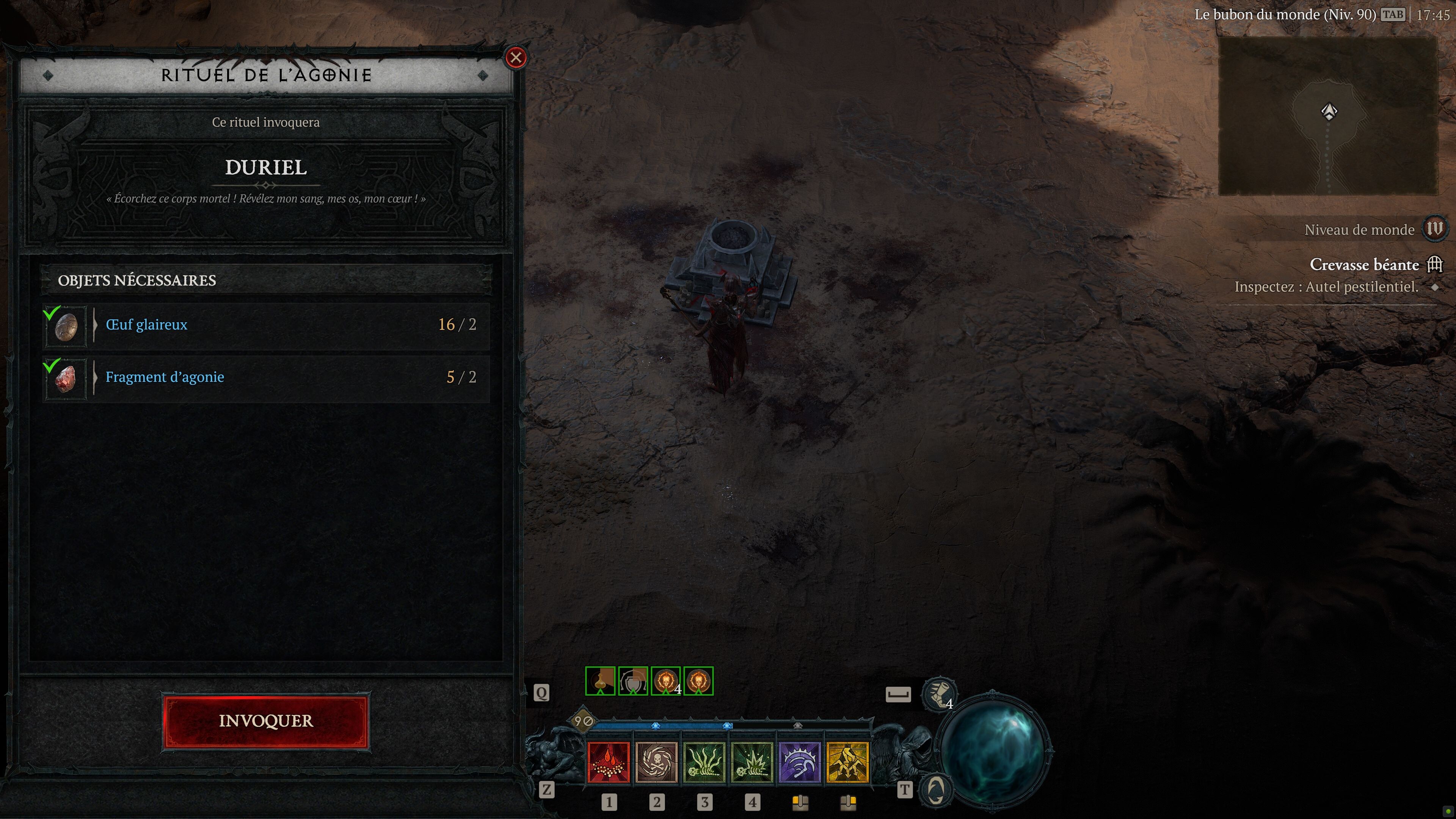Image resolution: width=1456 pixels, height=819 pixels.
Task: Click Invoquer to summon Duriel
Action: tap(266, 721)
